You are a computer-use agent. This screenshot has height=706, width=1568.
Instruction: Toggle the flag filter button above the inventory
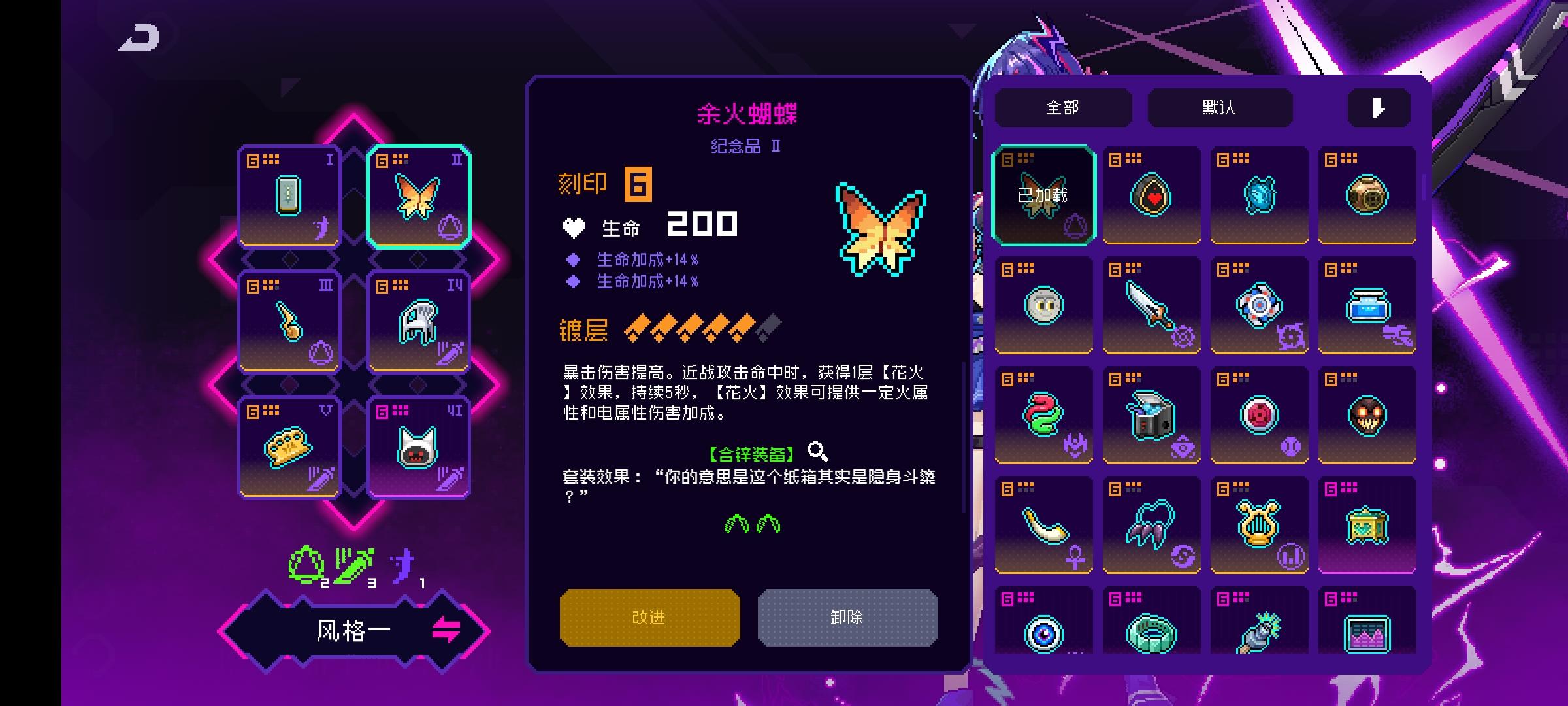coord(1379,108)
